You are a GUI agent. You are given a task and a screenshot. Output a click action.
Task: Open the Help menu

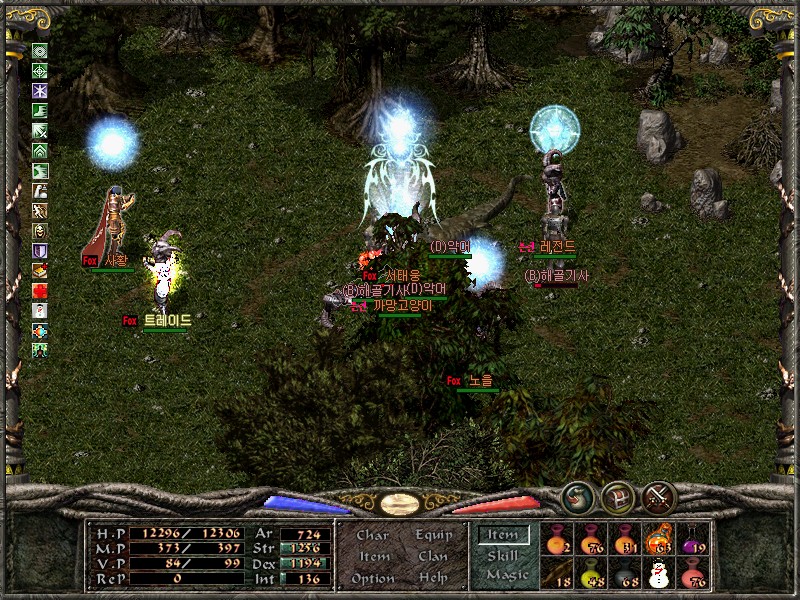(433, 578)
